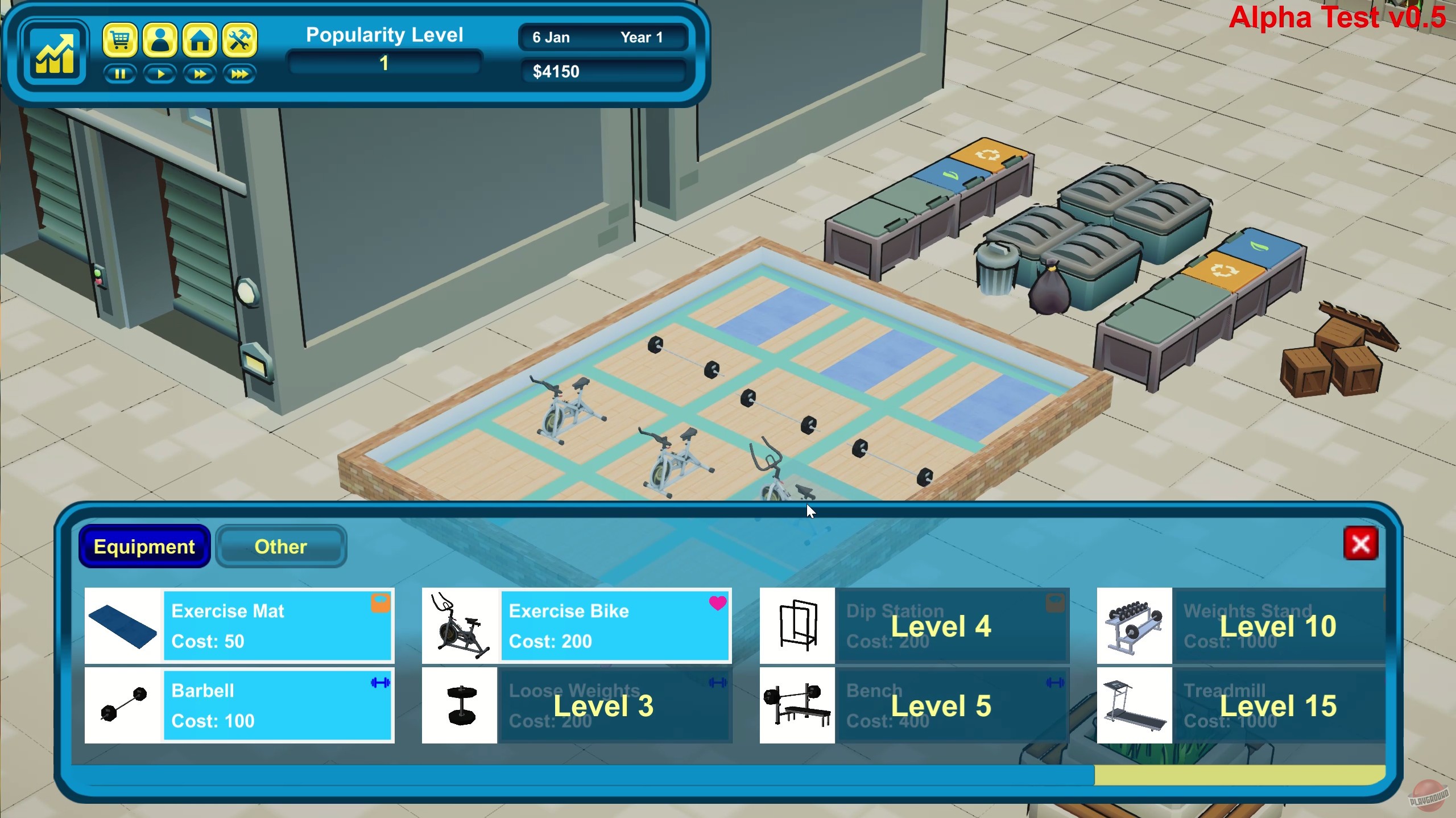1456x818 pixels.
Task: Click the $4150 money display
Action: pos(603,71)
